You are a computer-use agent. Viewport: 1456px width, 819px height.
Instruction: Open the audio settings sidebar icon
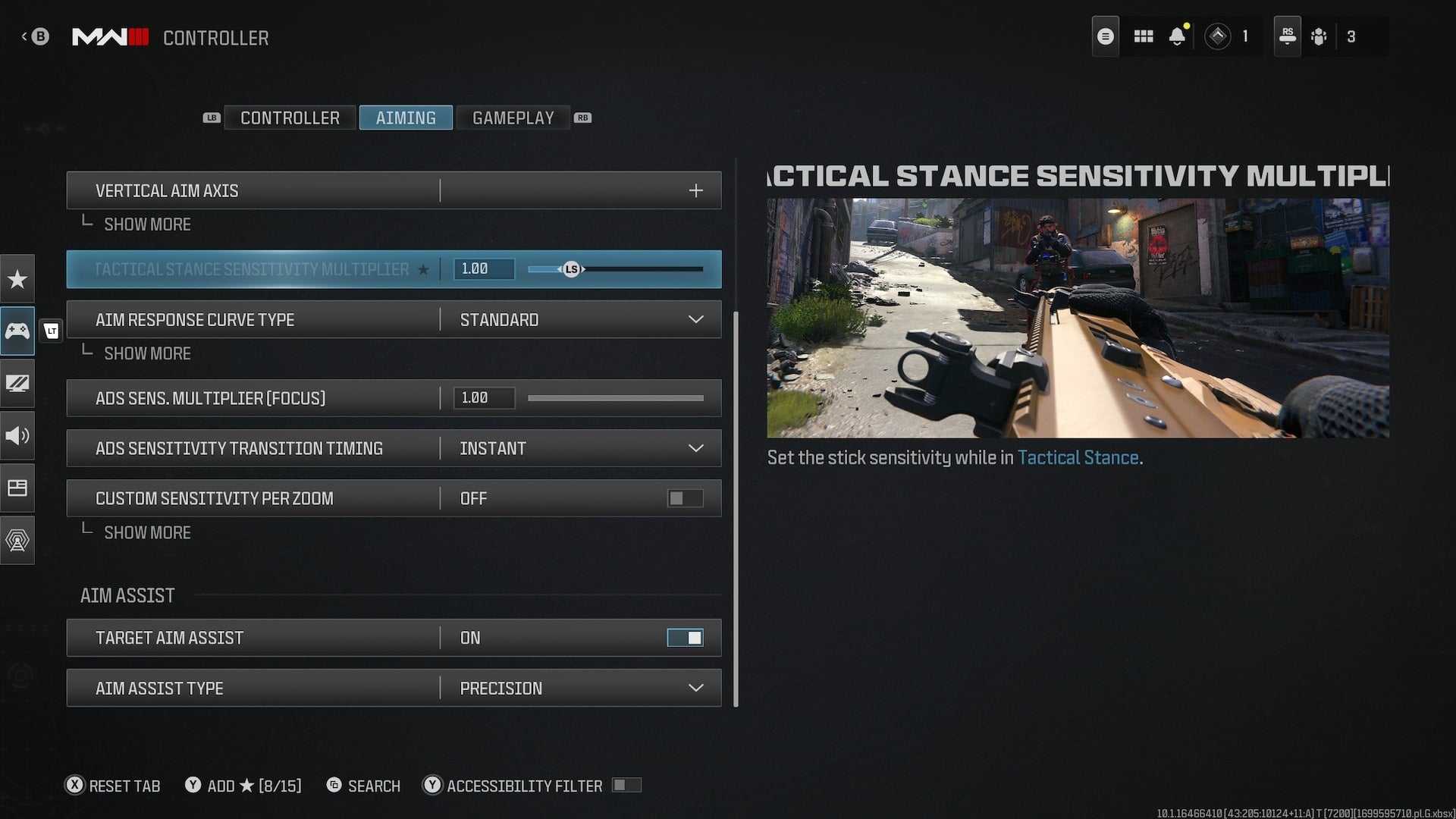click(17, 436)
